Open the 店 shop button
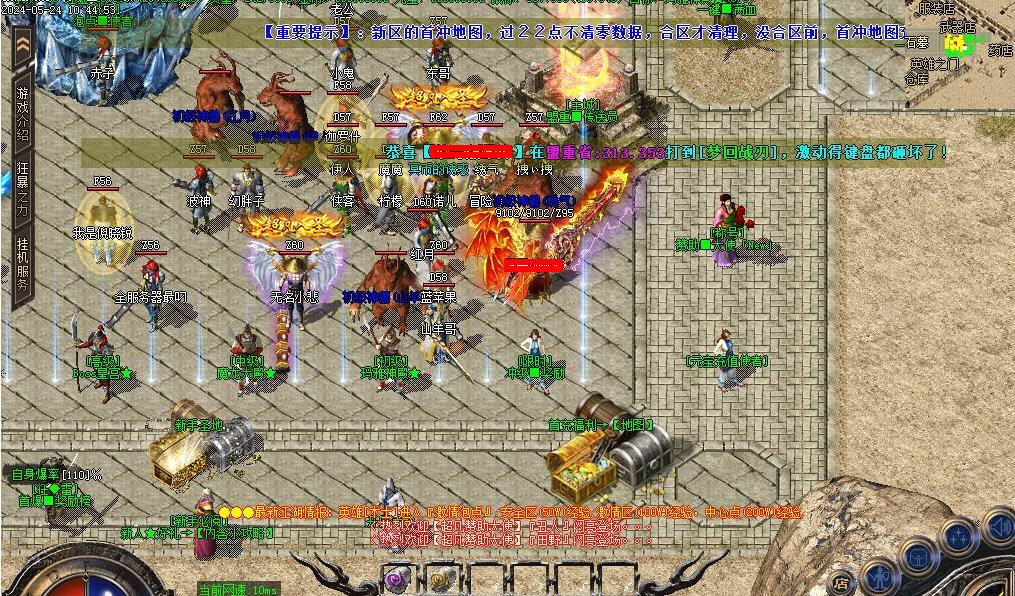The height and width of the screenshot is (596, 1015). click(x=842, y=580)
